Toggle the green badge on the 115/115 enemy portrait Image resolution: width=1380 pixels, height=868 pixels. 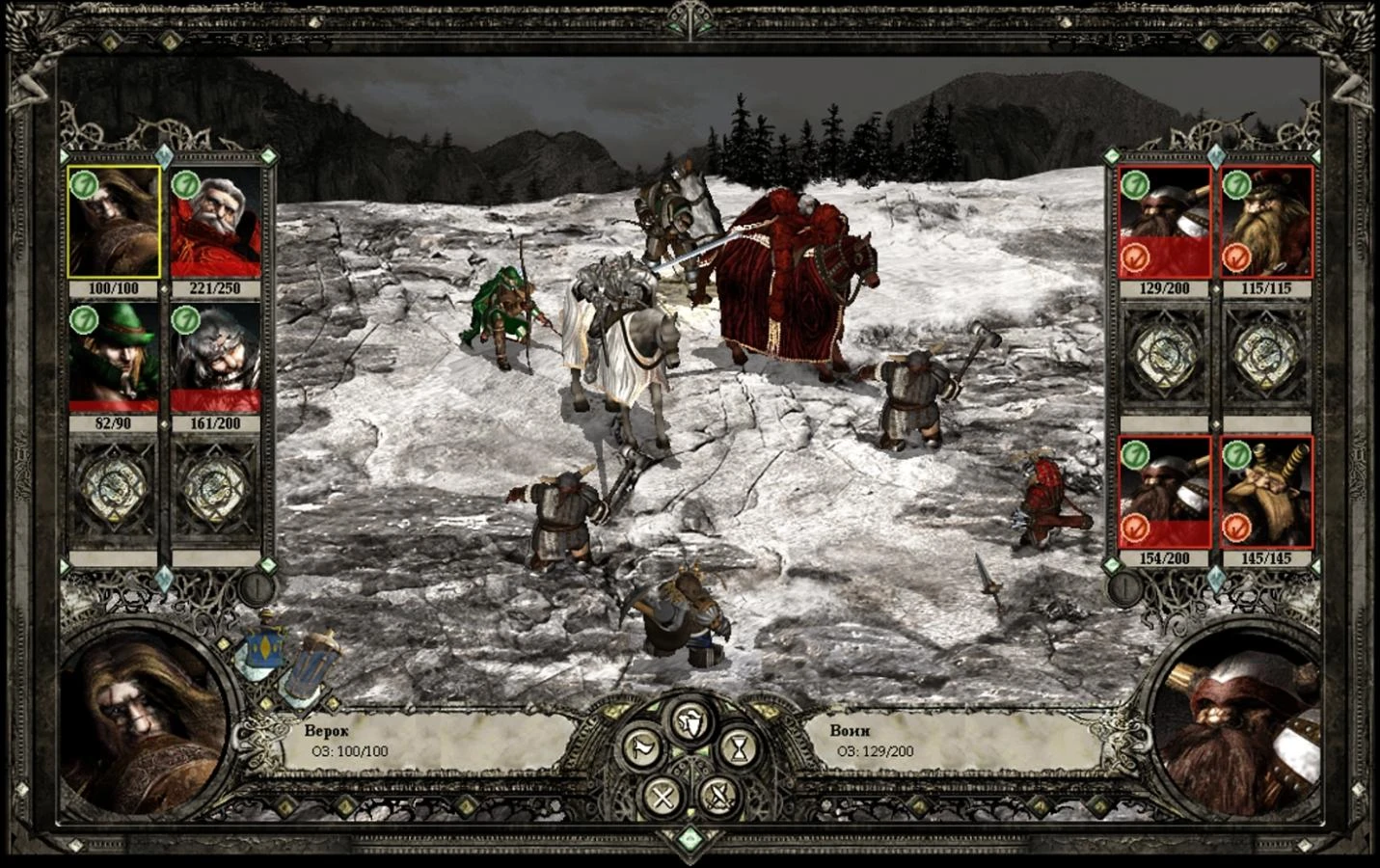coord(1239,186)
